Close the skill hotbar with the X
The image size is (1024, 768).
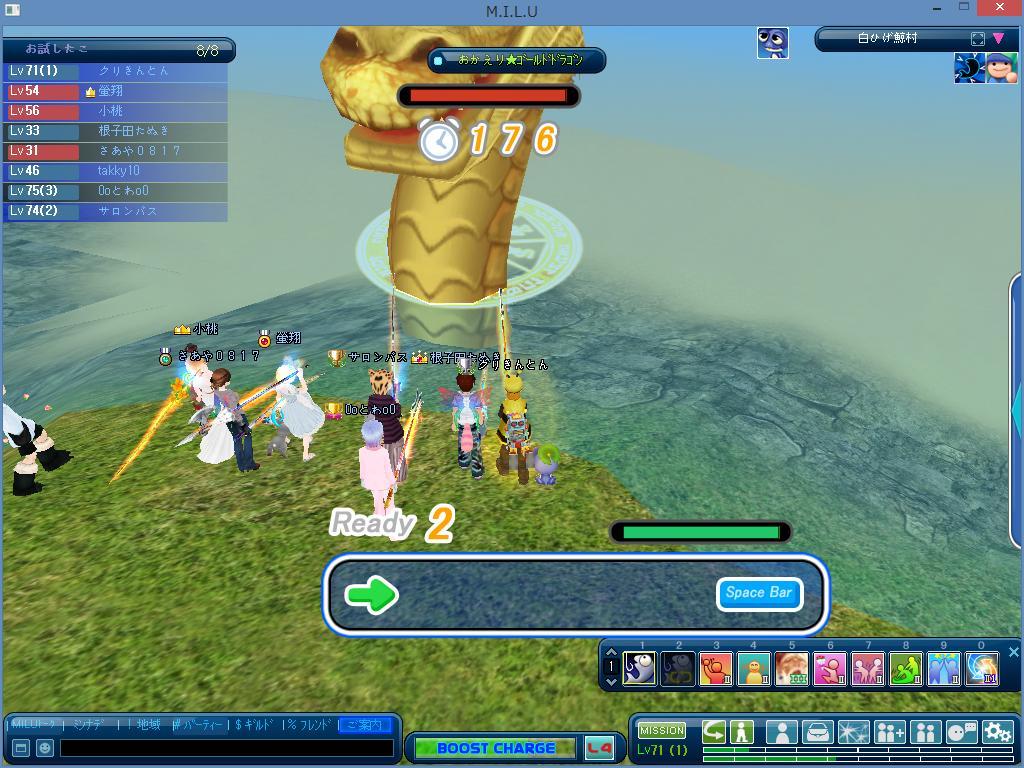coord(1013,653)
